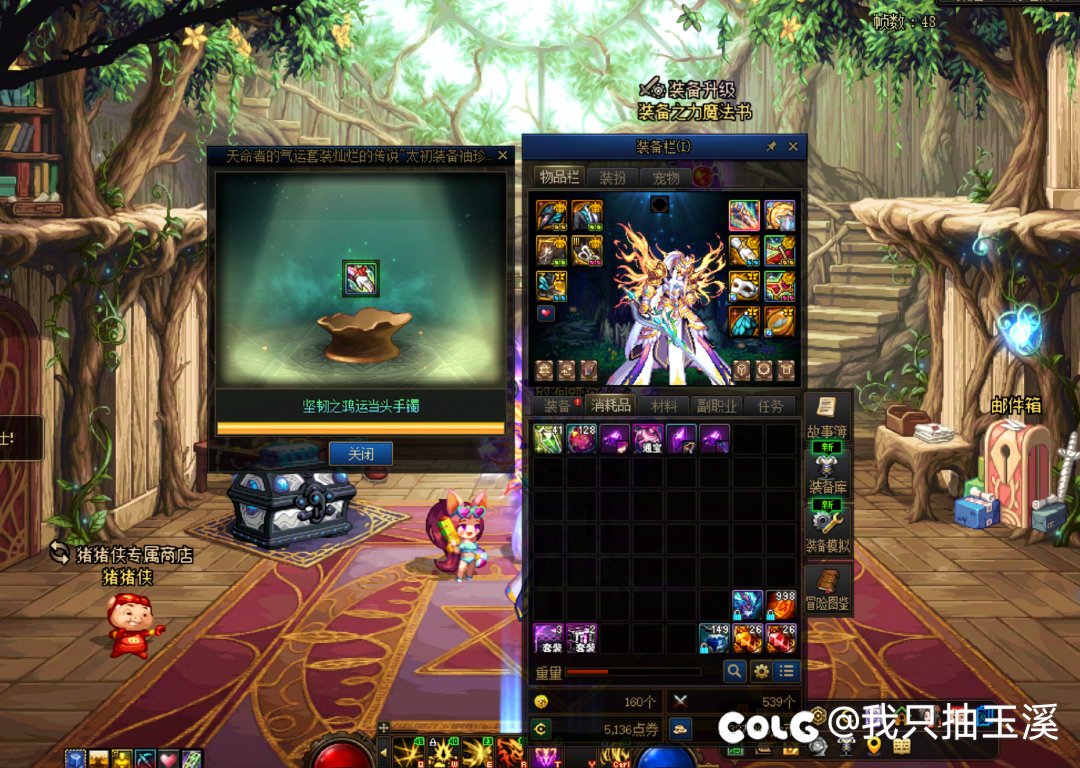
Task: Launch the 装备模拟 equipment simulator
Action: click(827, 530)
